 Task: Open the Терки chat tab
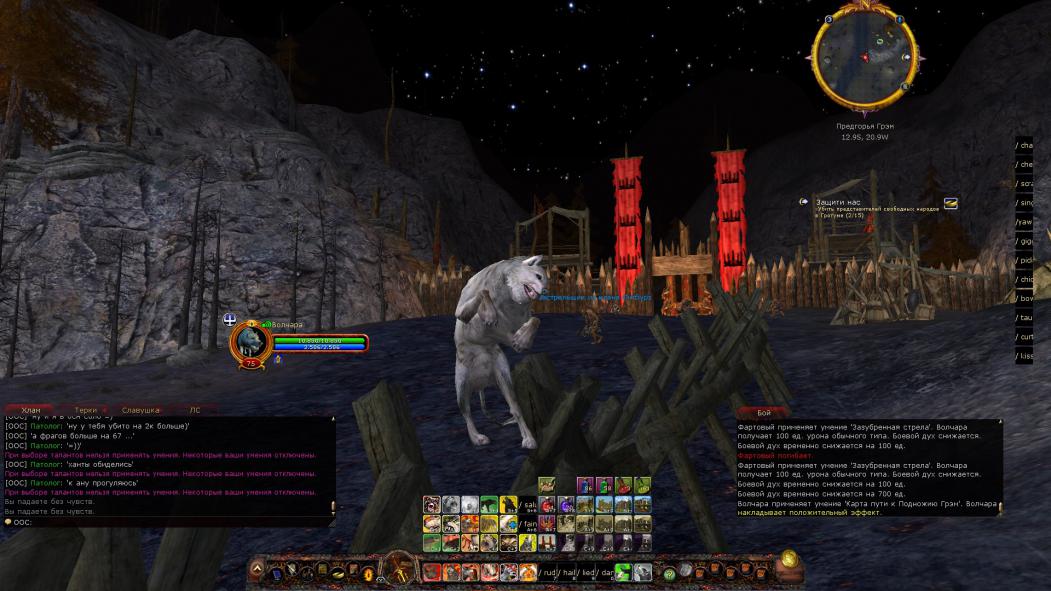(x=86, y=410)
